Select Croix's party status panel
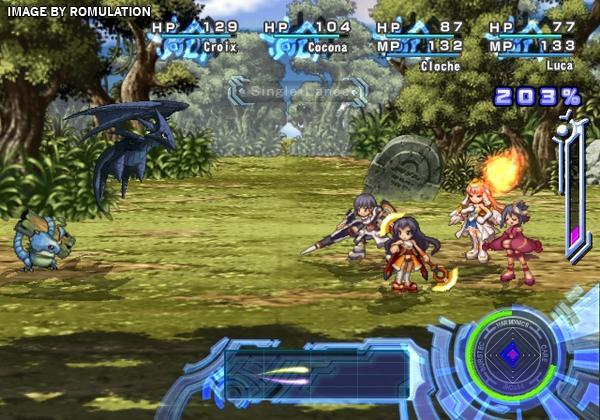The image size is (600, 420). pos(196,36)
